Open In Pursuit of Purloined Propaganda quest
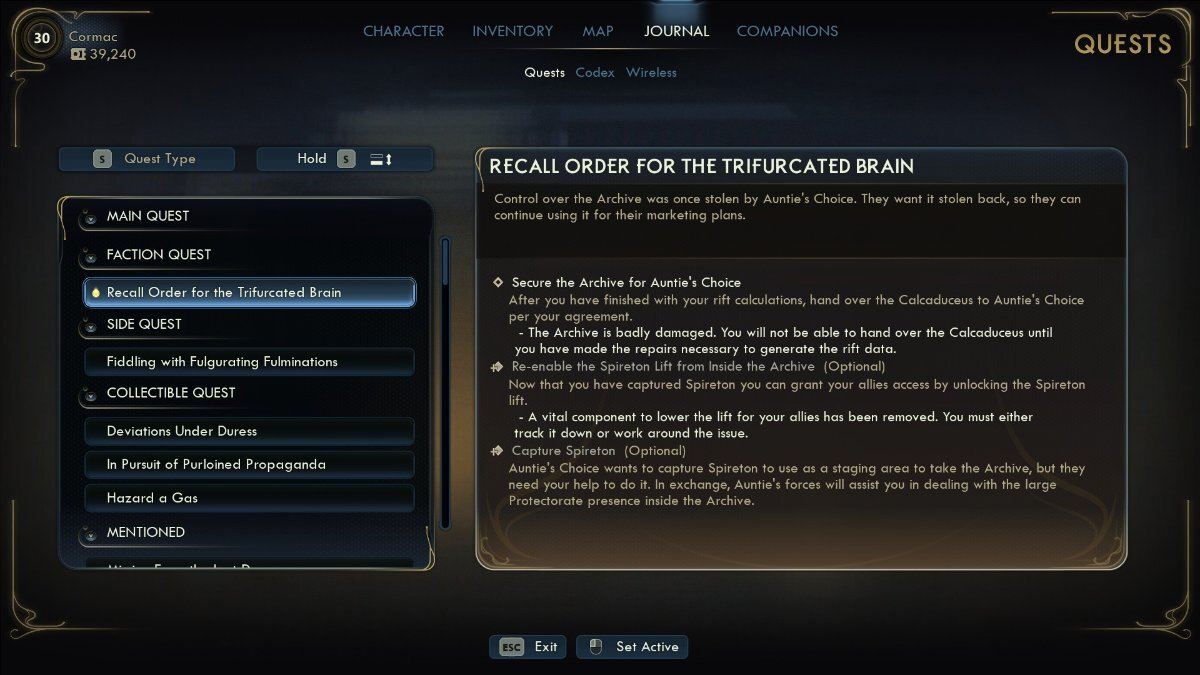Viewport: 1200px width, 675px height. [249, 464]
